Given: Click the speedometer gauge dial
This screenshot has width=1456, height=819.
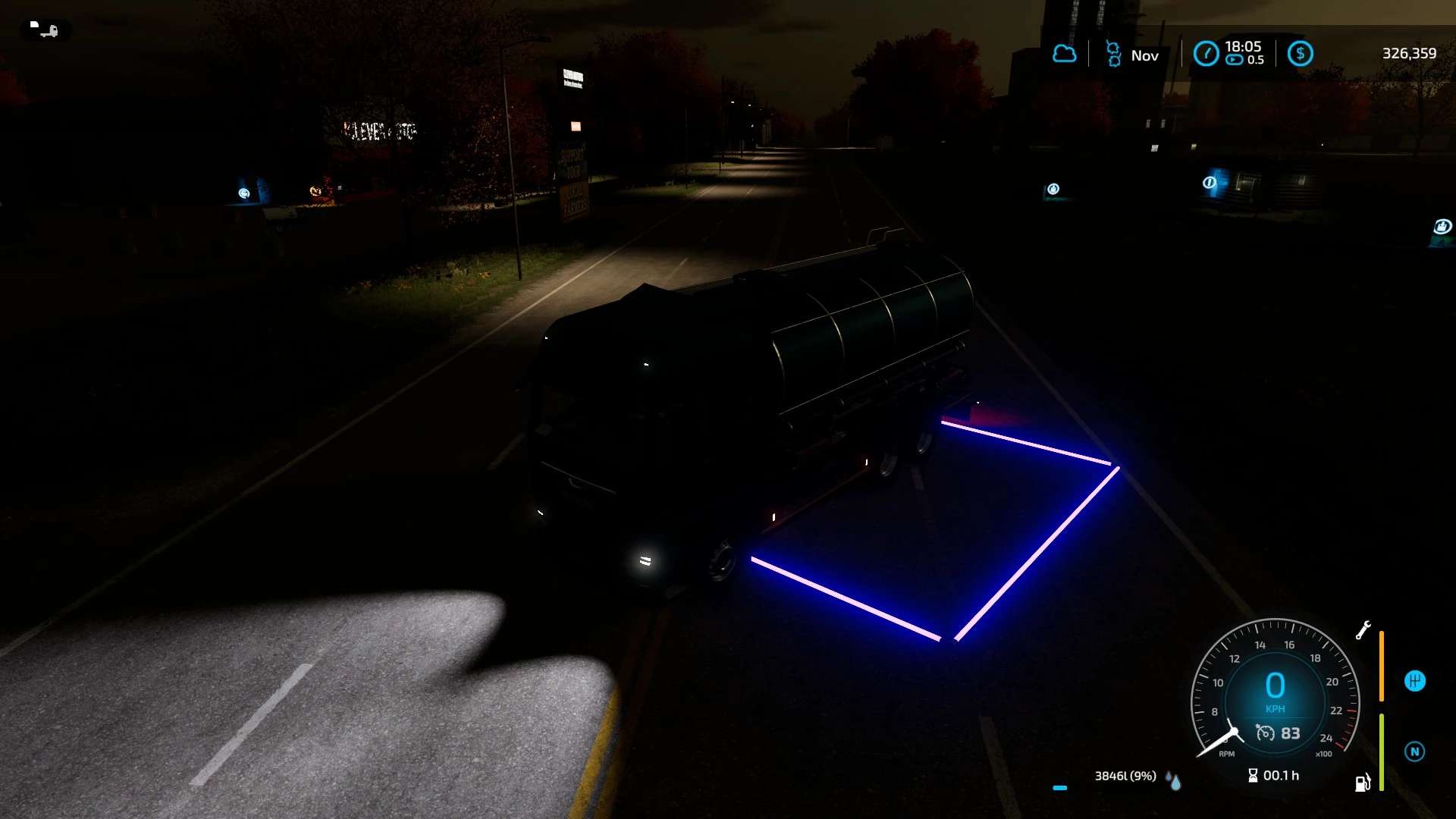Looking at the screenshot, I should (1275, 686).
